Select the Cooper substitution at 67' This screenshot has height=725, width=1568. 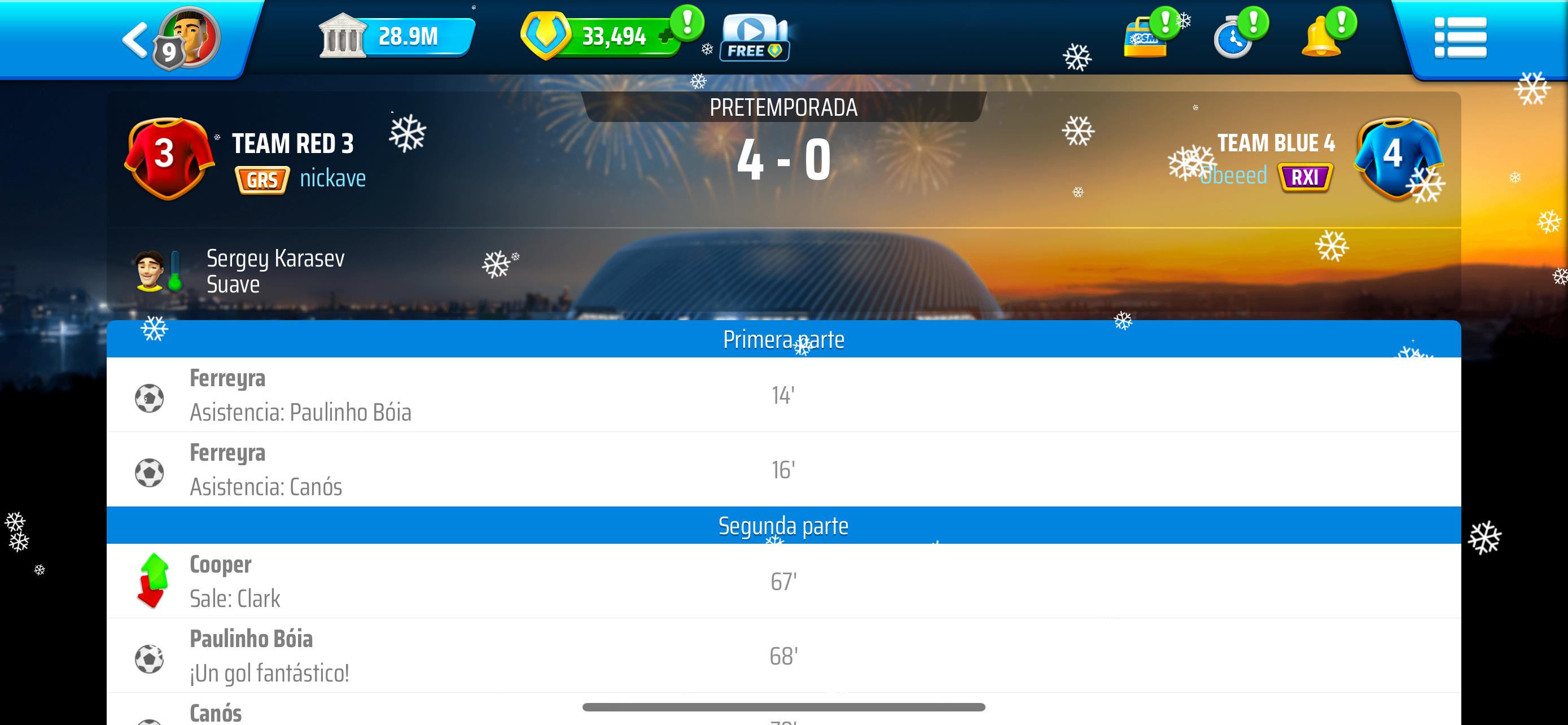783,582
